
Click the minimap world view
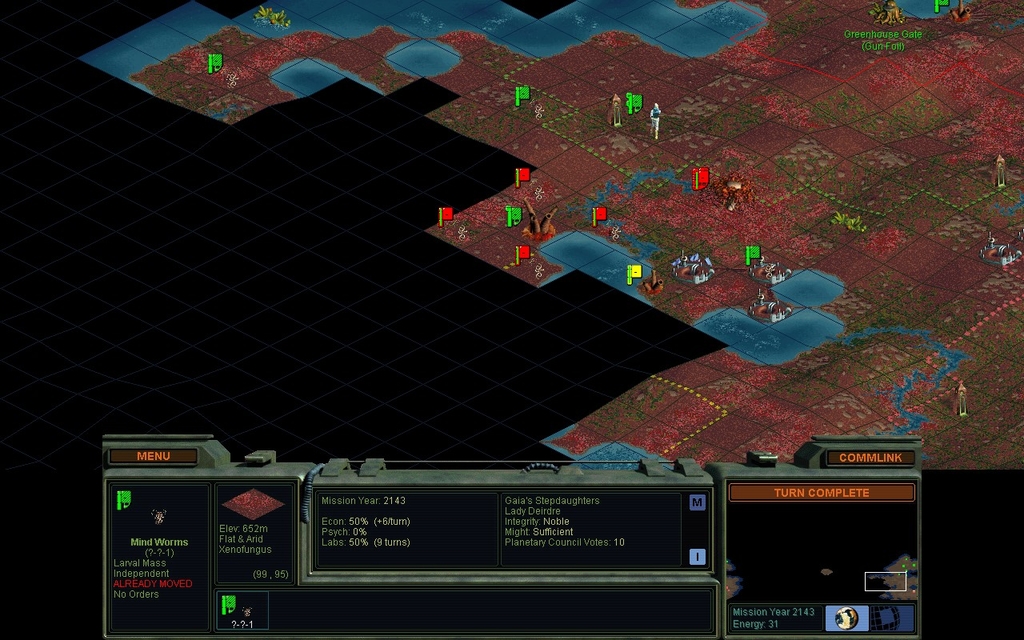click(820, 553)
